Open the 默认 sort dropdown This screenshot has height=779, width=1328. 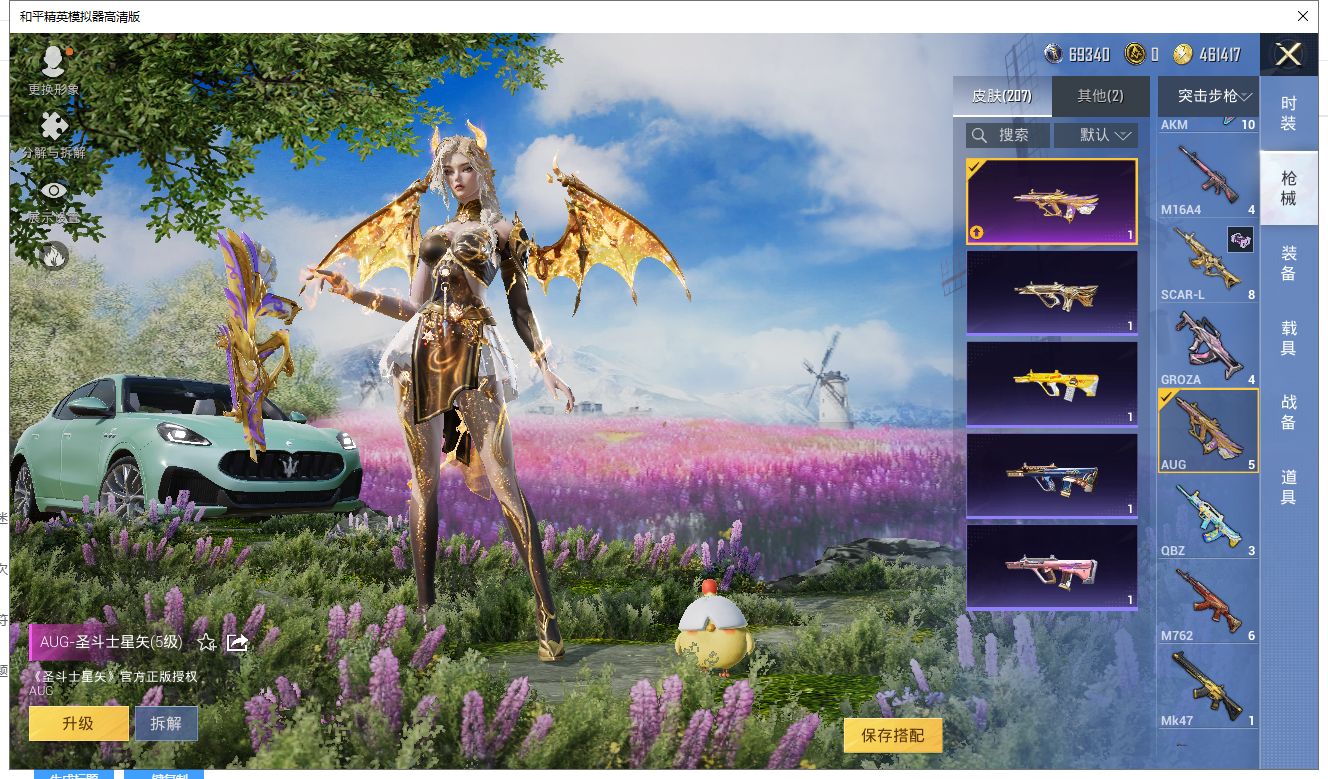tap(1108, 135)
